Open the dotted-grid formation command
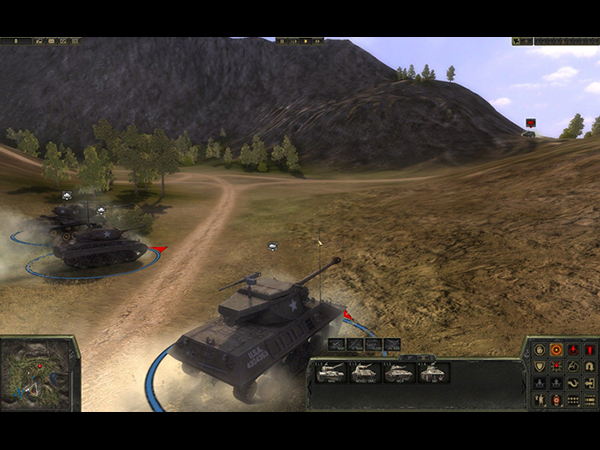600x450 pixels. [573, 400]
